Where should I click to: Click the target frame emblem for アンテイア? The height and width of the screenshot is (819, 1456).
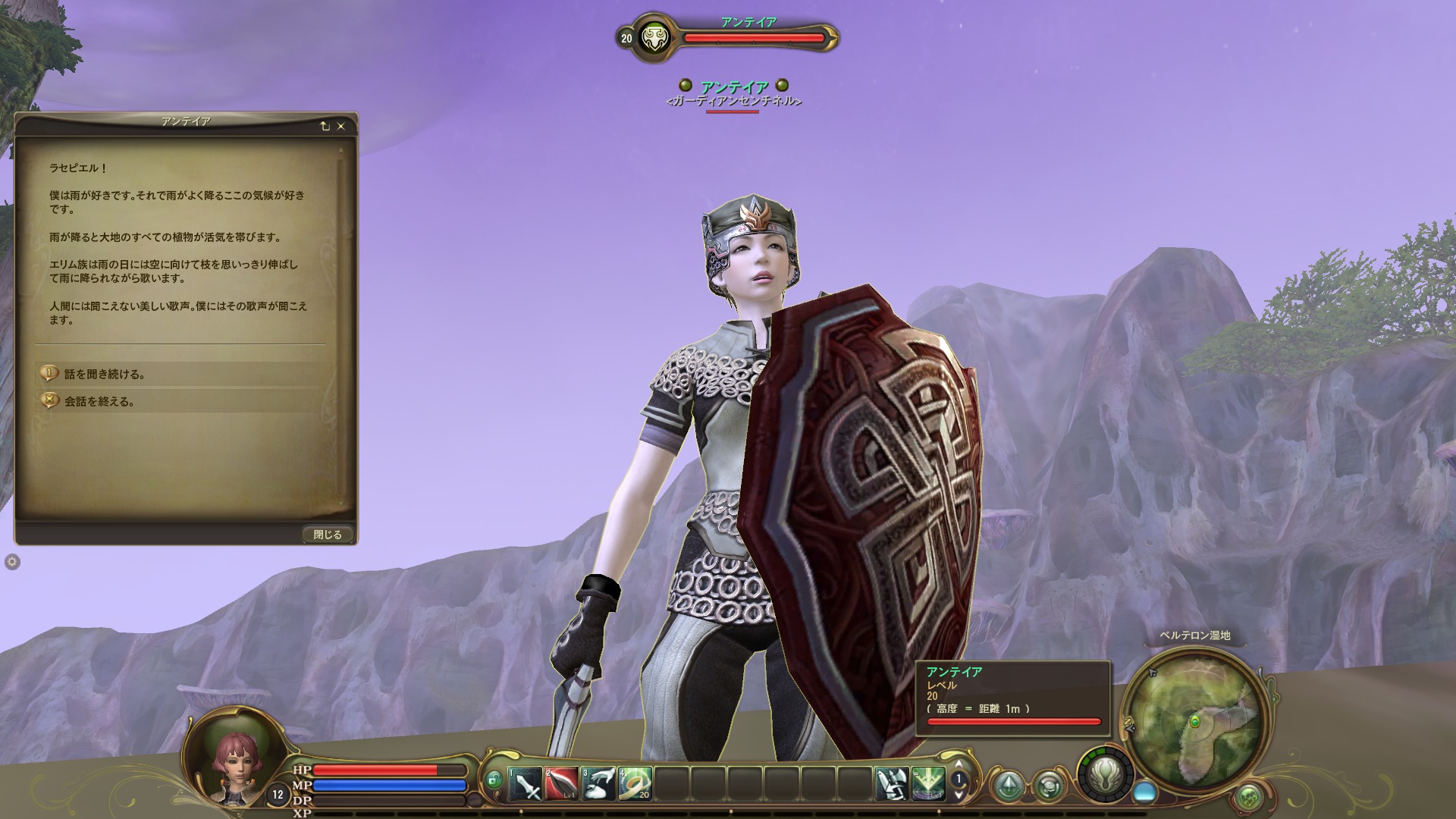coord(651,38)
